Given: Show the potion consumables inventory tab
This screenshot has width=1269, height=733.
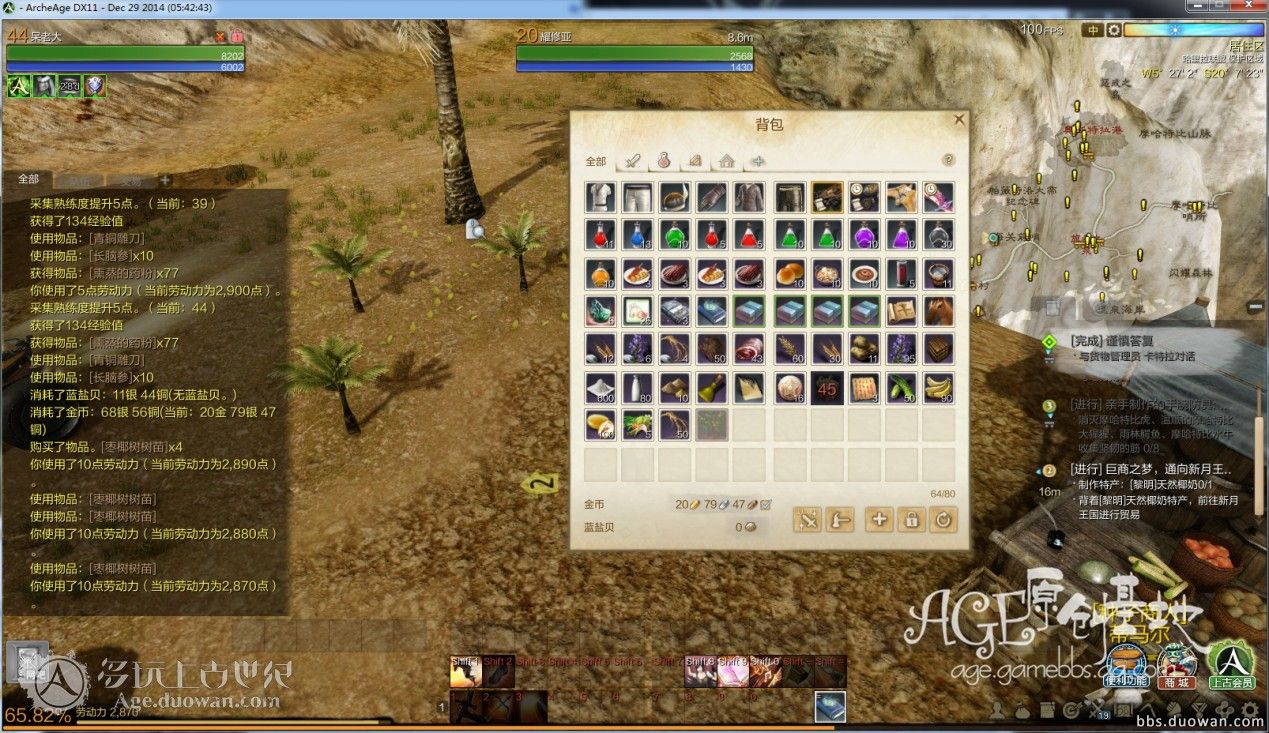Looking at the screenshot, I should point(662,161).
